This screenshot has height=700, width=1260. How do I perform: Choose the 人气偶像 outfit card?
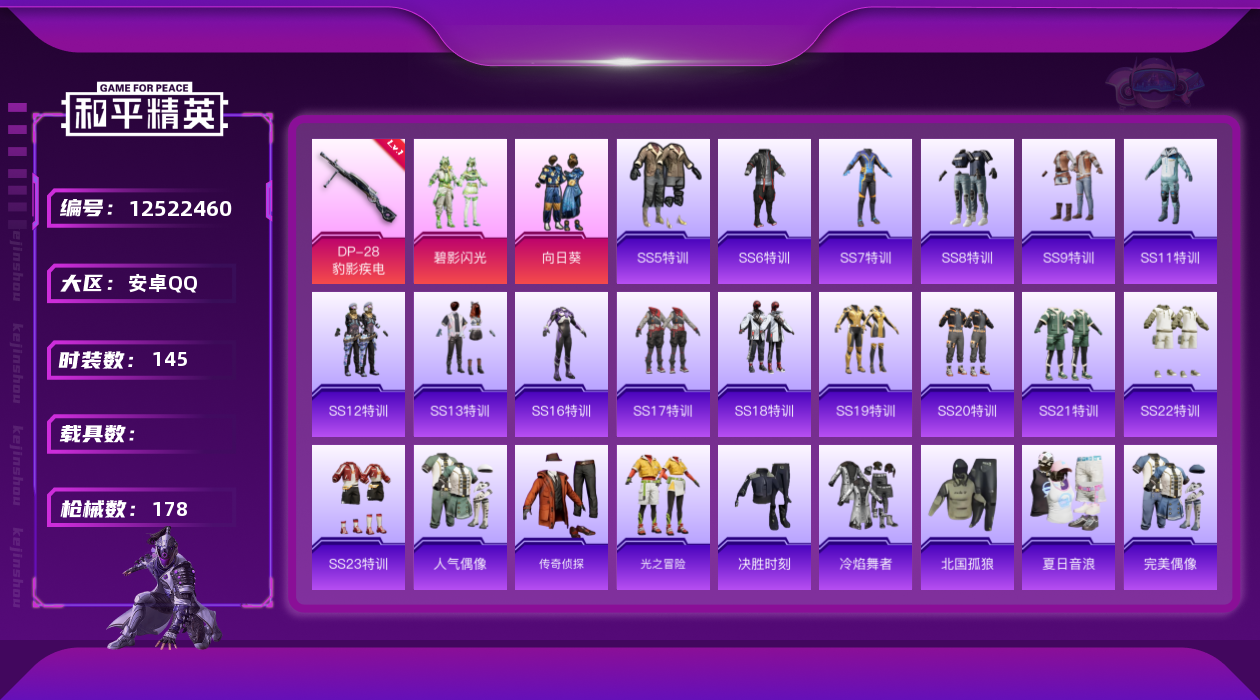tap(460, 517)
